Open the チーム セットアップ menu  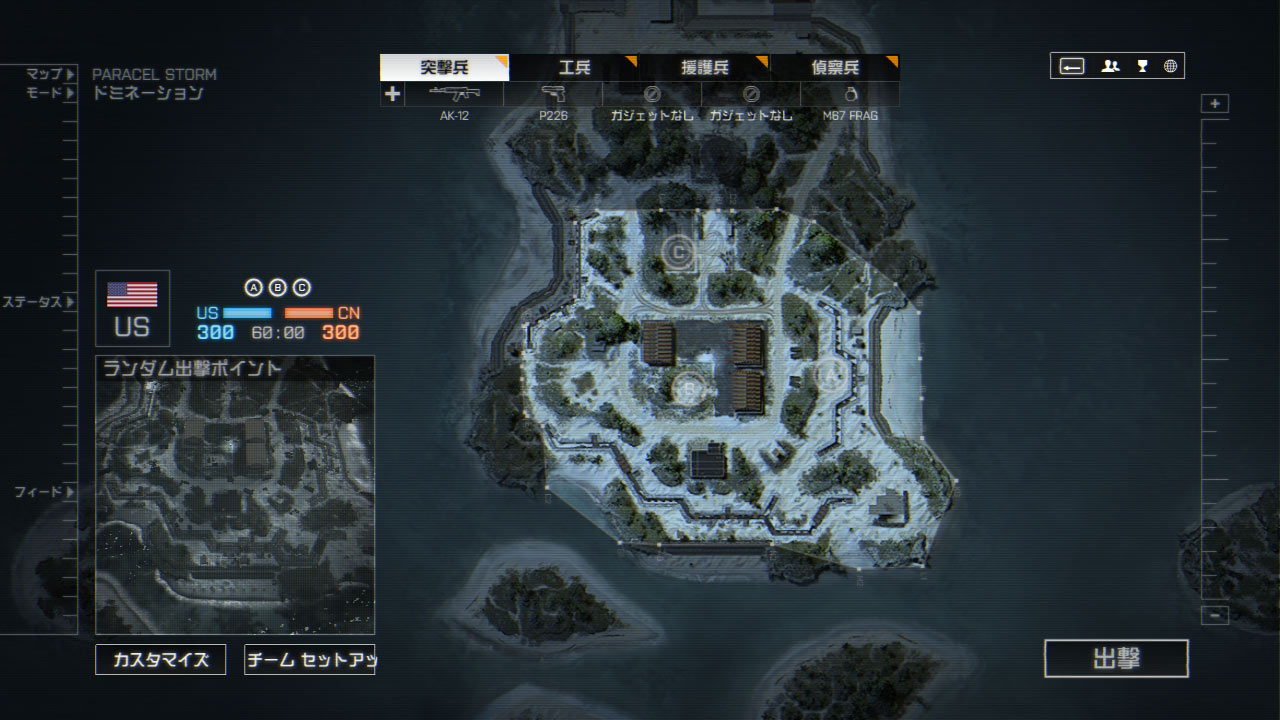[x=309, y=660]
